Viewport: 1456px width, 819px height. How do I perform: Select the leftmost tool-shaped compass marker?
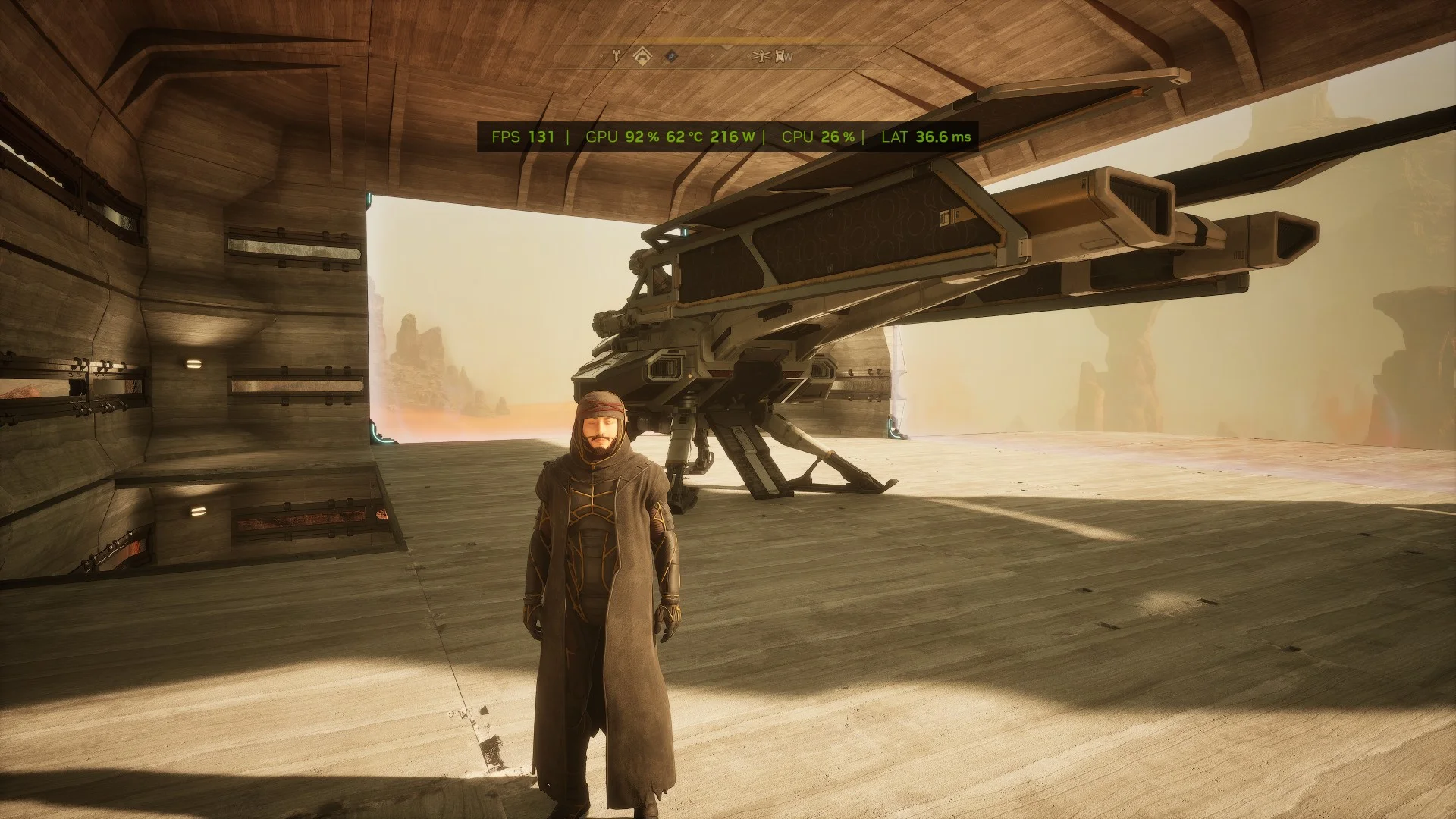(617, 55)
